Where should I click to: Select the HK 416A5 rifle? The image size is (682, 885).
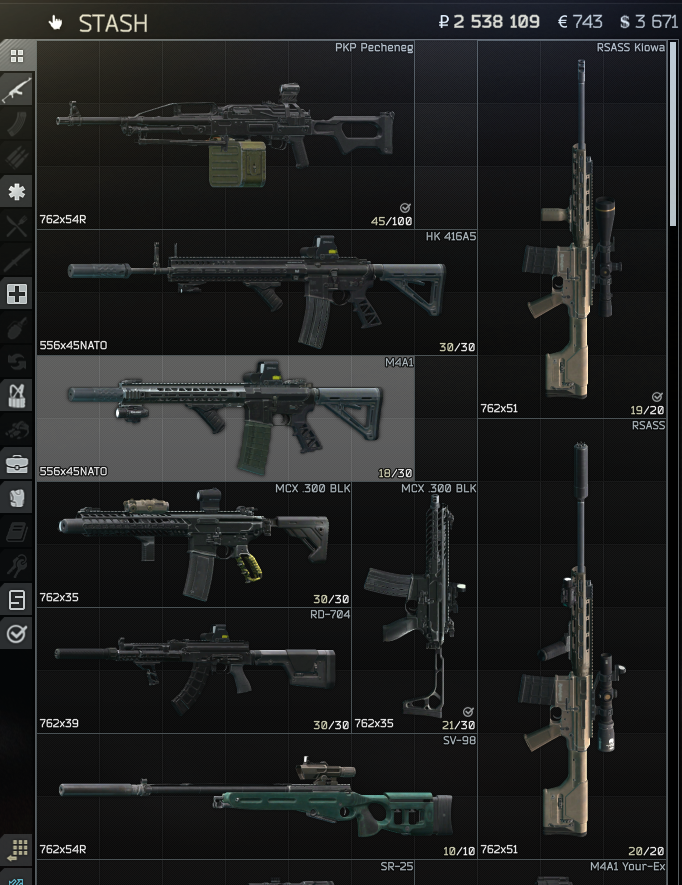click(x=256, y=291)
